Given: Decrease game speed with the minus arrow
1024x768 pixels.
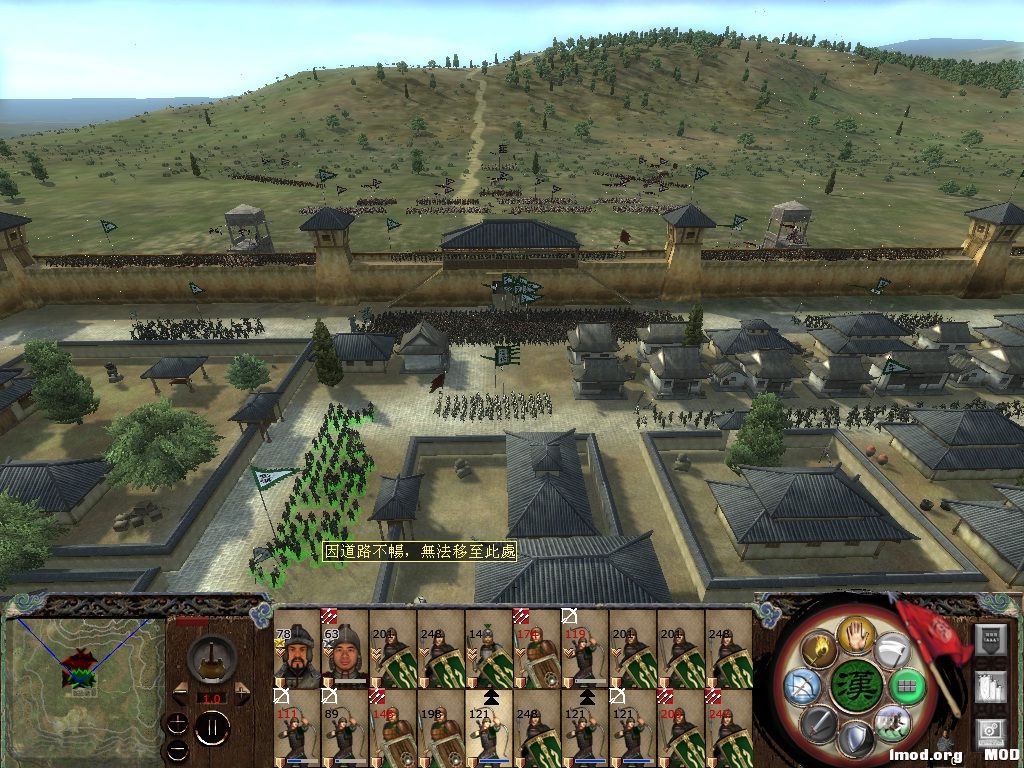Looking at the screenshot, I should coord(181,692).
